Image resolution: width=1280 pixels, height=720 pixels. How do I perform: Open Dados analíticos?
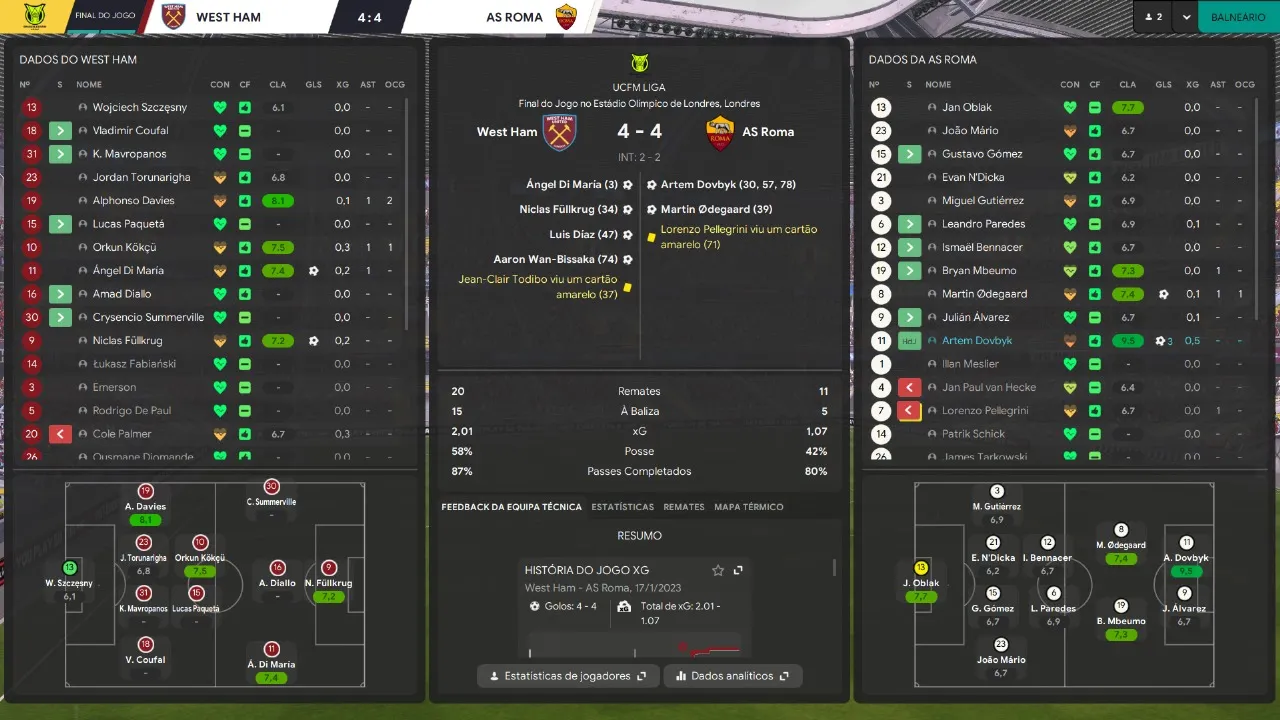[x=733, y=676]
